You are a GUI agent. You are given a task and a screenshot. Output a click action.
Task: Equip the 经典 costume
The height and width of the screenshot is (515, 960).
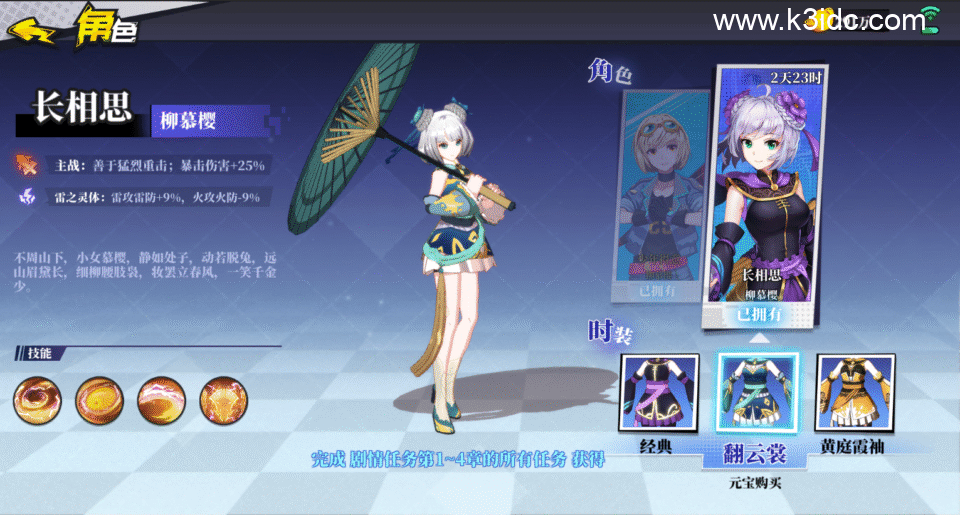tap(658, 393)
